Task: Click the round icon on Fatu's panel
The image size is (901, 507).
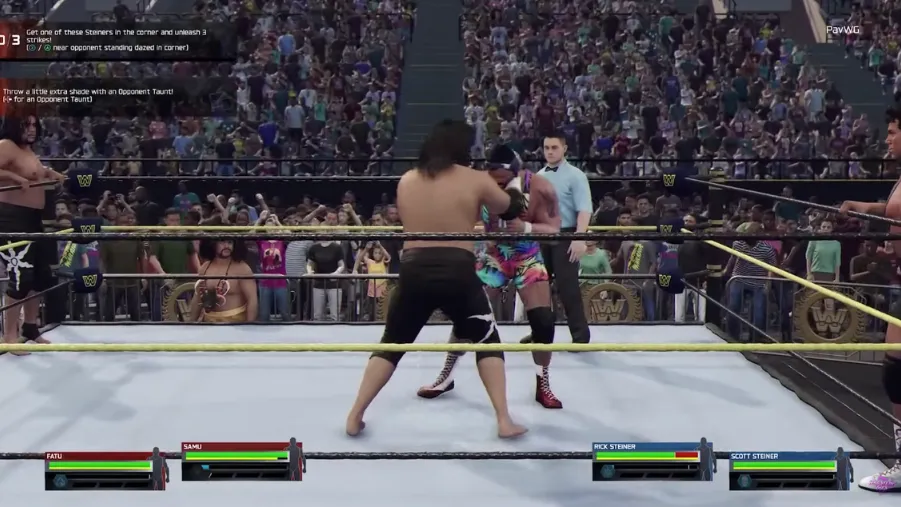Action: click(60, 480)
